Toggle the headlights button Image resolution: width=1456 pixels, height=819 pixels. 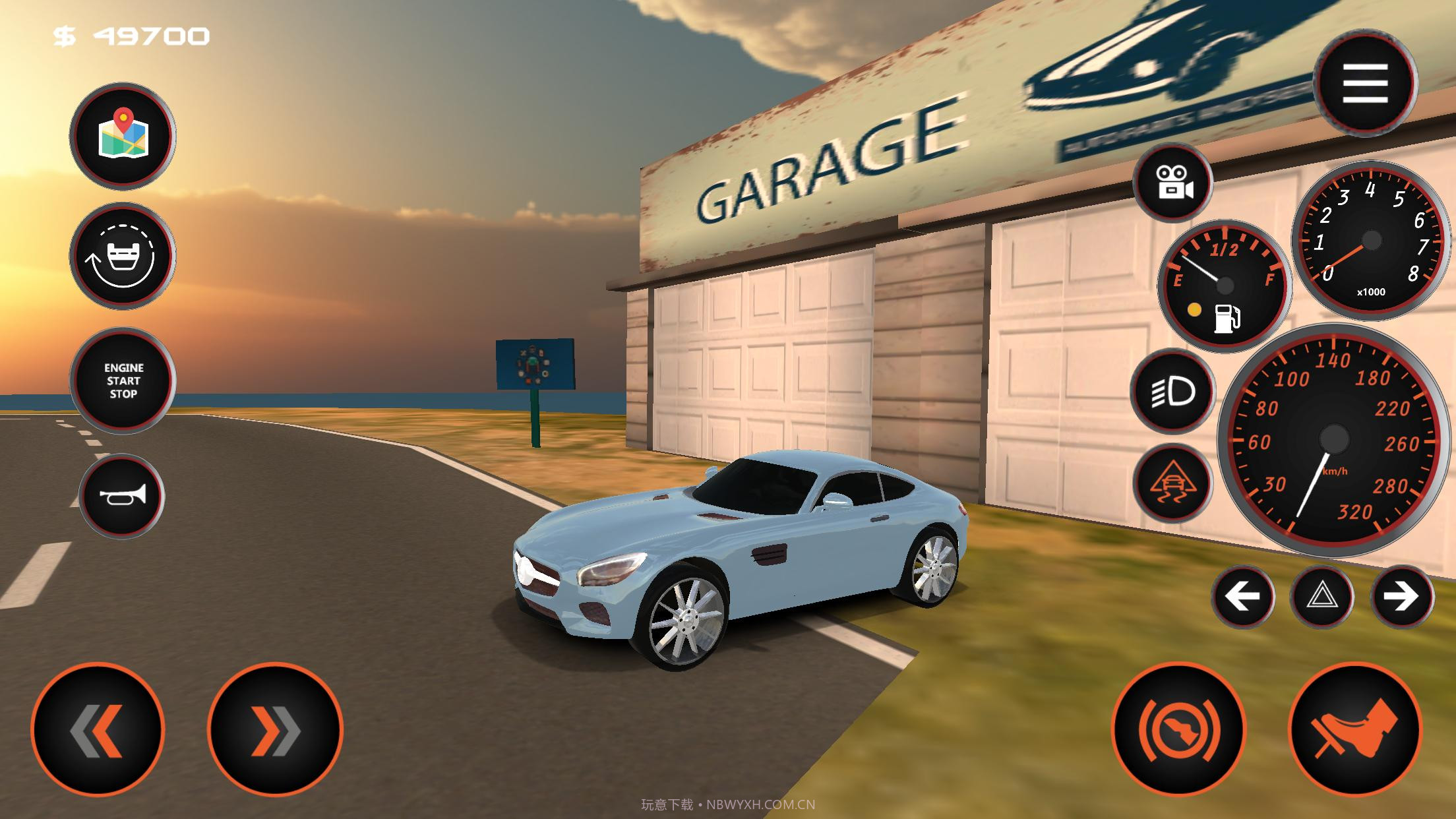coord(1172,392)
